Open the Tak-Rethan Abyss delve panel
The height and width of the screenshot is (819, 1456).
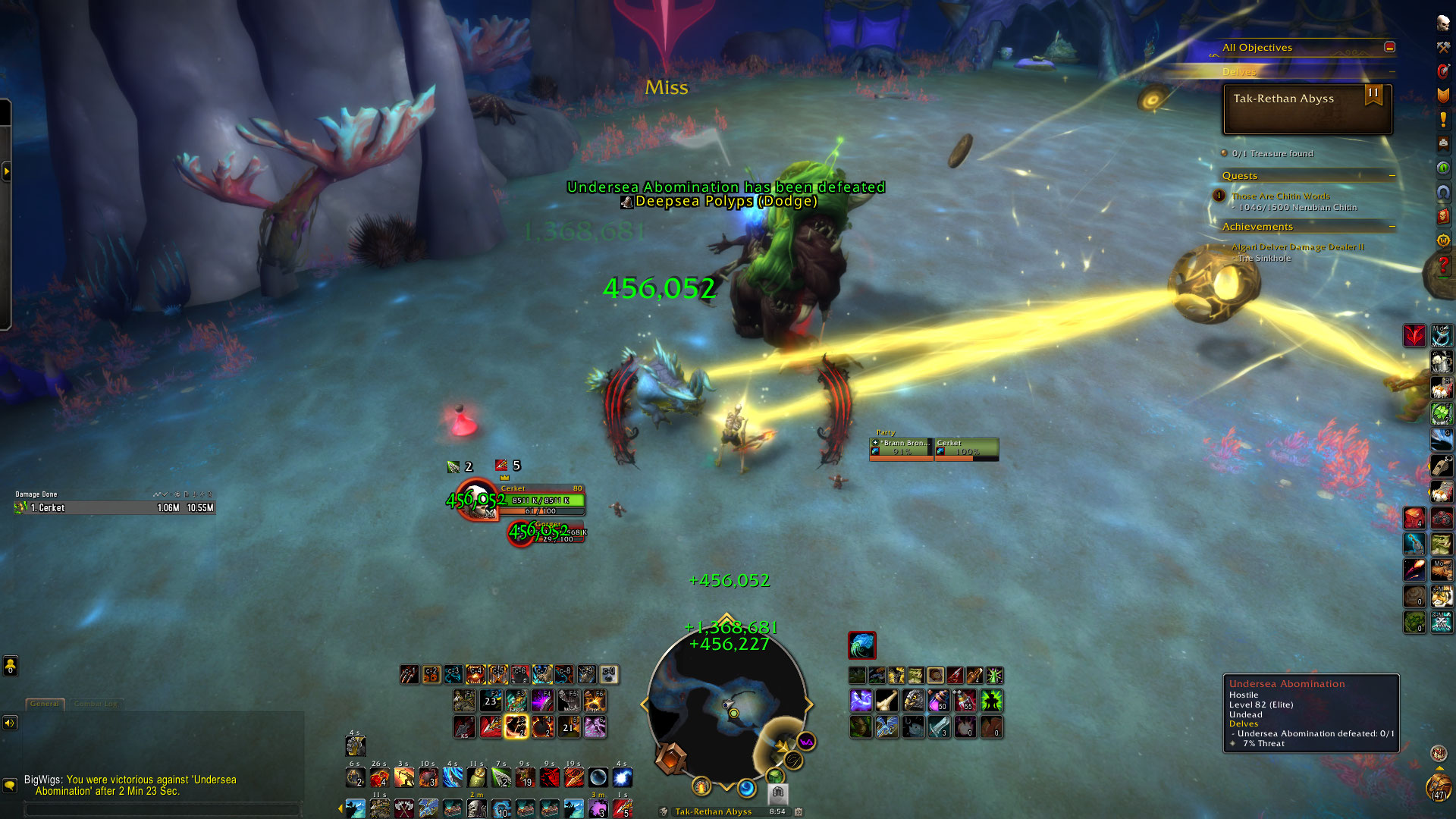(1307, 108)
